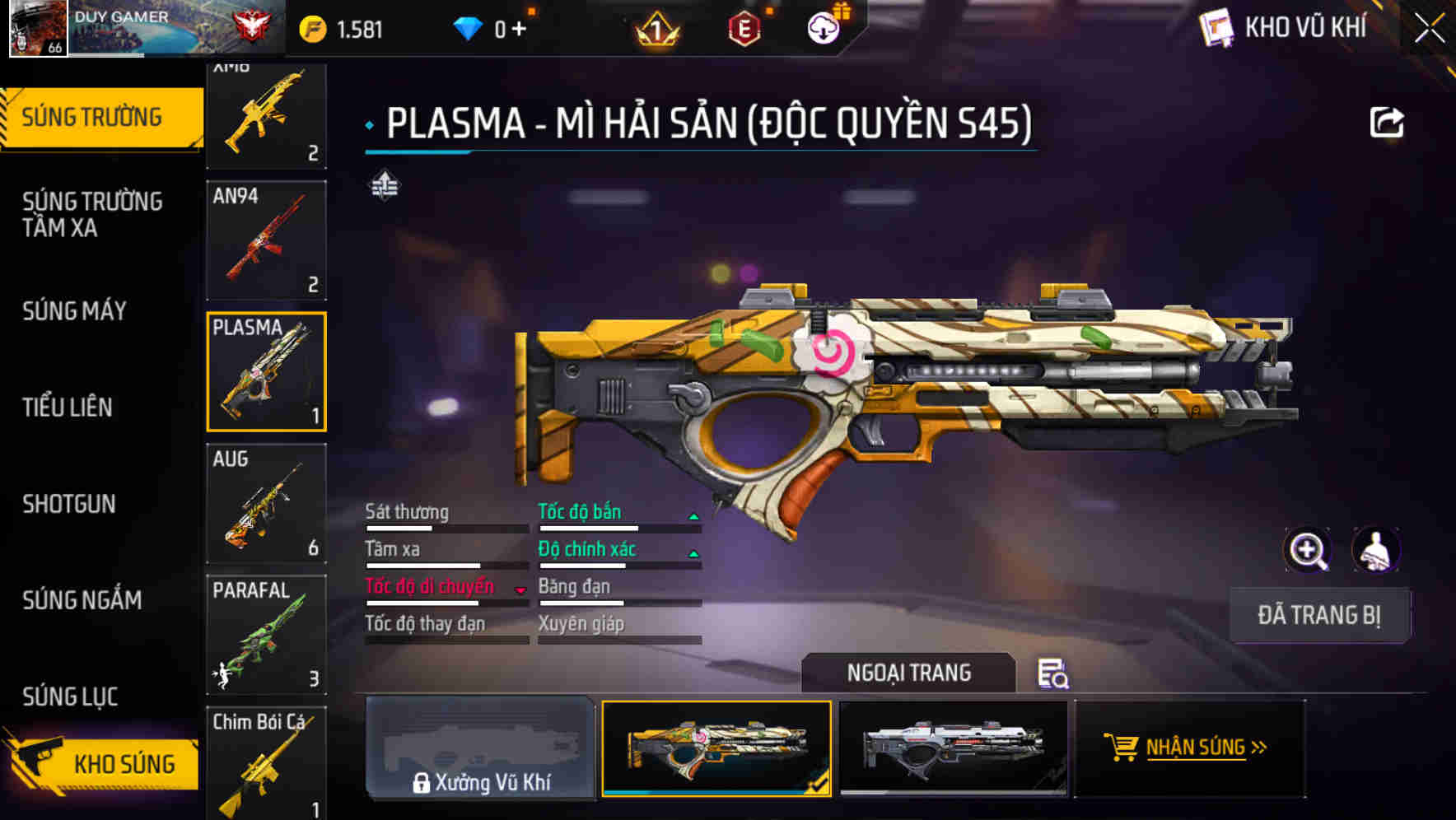Share this weapon skin
1456x820 pixels.
click(x=1386, y=123)
